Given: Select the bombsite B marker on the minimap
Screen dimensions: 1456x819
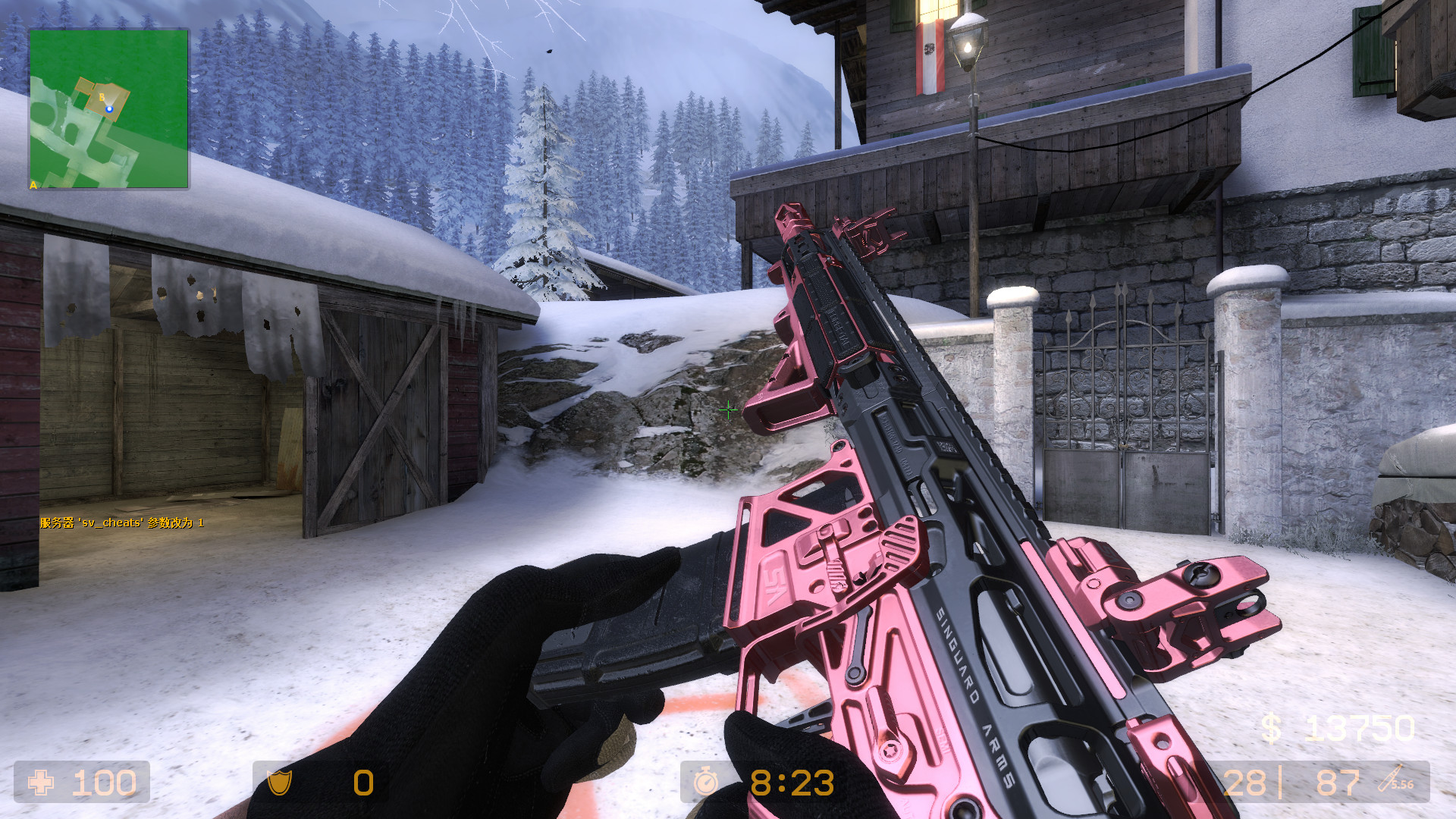Looking at the screenshot, I should tap(102, 97).
